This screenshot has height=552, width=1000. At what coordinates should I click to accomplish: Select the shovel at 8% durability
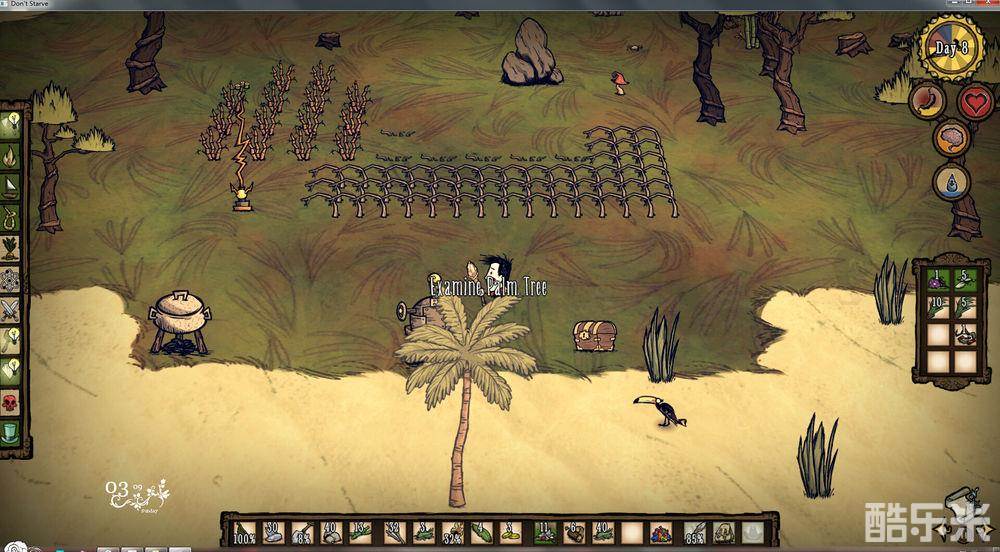(301, 532)
